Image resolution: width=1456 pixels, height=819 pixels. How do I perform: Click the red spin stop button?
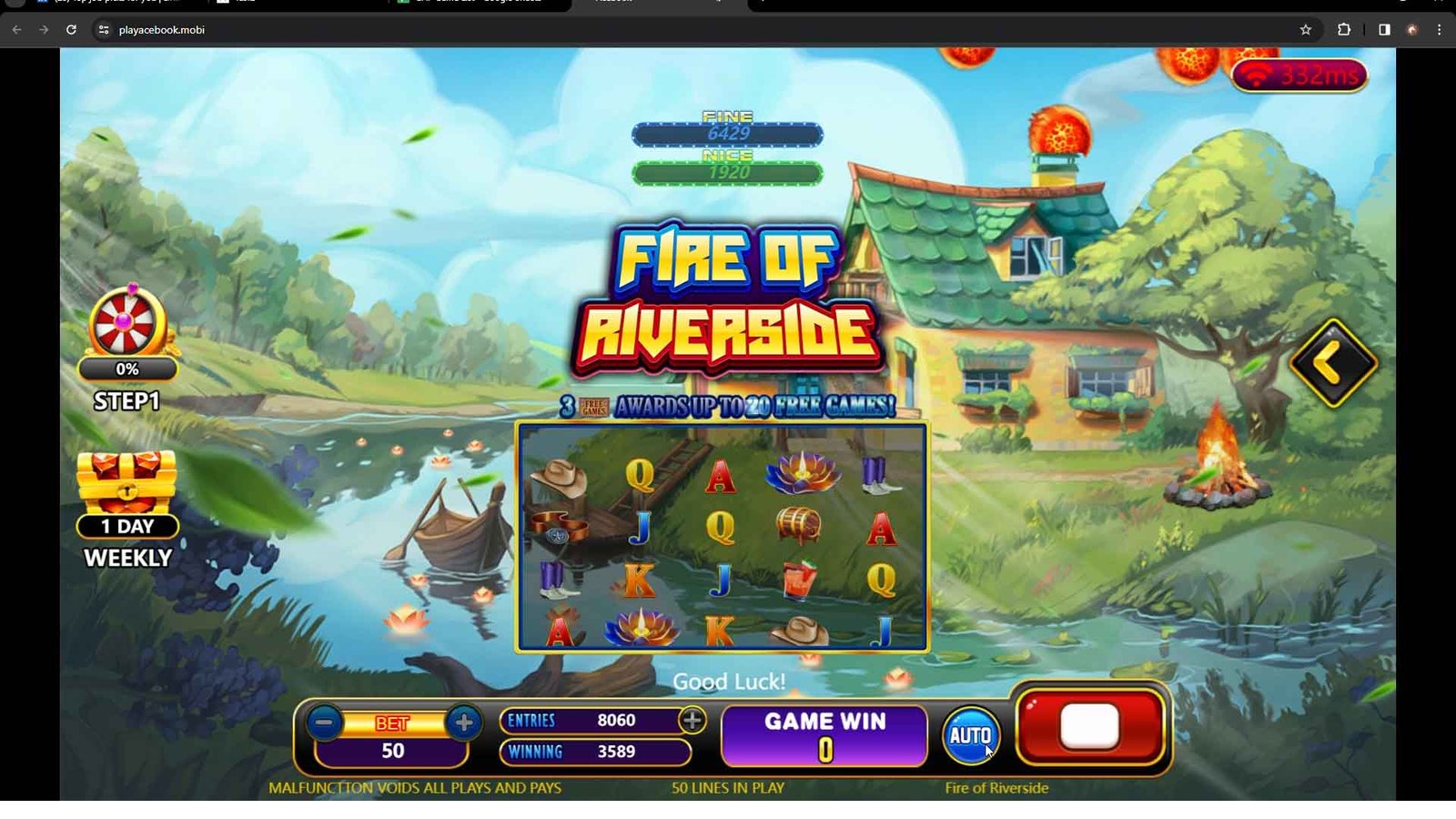pyautogui.click(x=1090, y=727)
